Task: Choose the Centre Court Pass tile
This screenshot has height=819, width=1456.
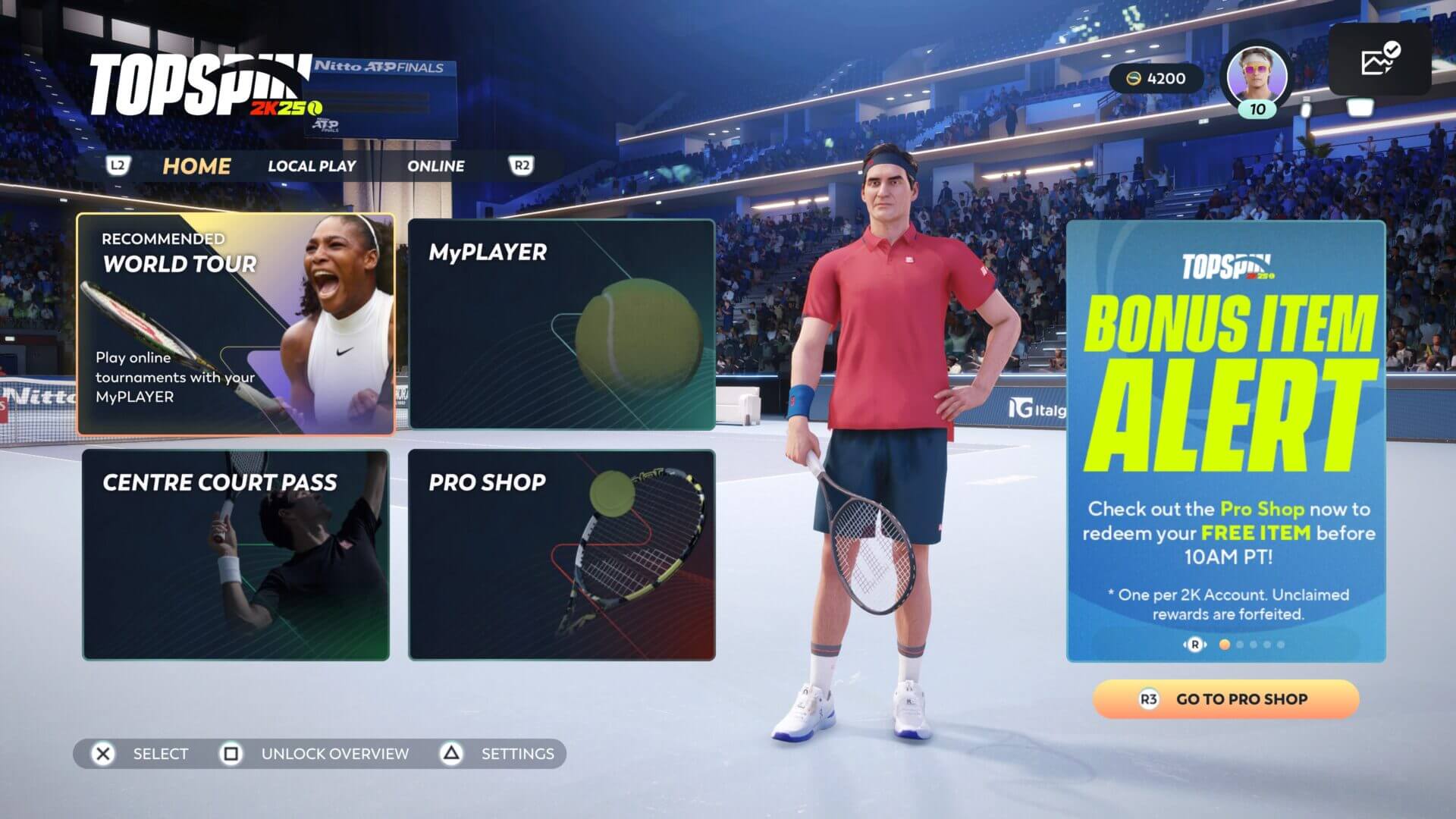Action: (x=236, y=554)
